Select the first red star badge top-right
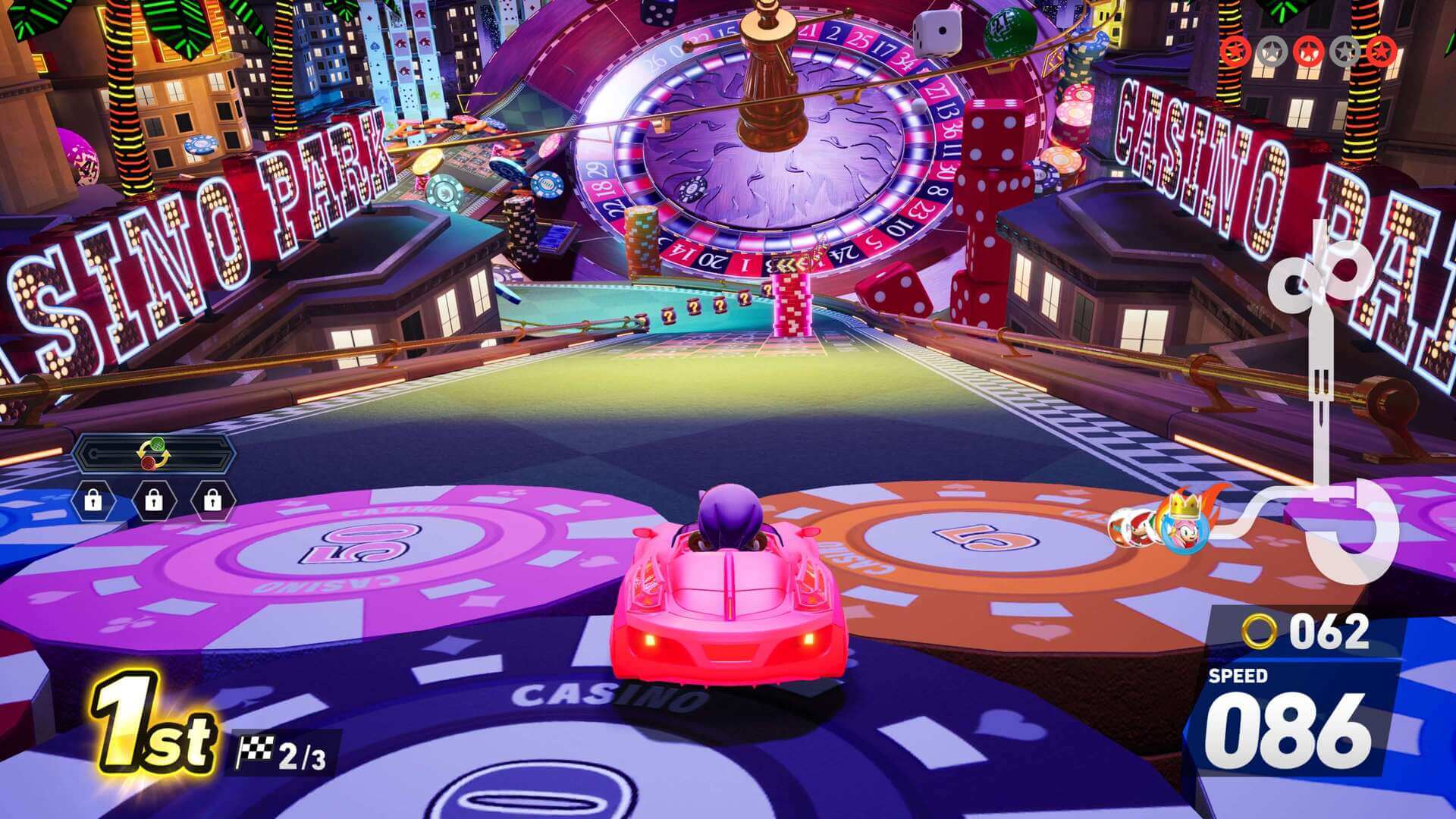 (1235, 52)
